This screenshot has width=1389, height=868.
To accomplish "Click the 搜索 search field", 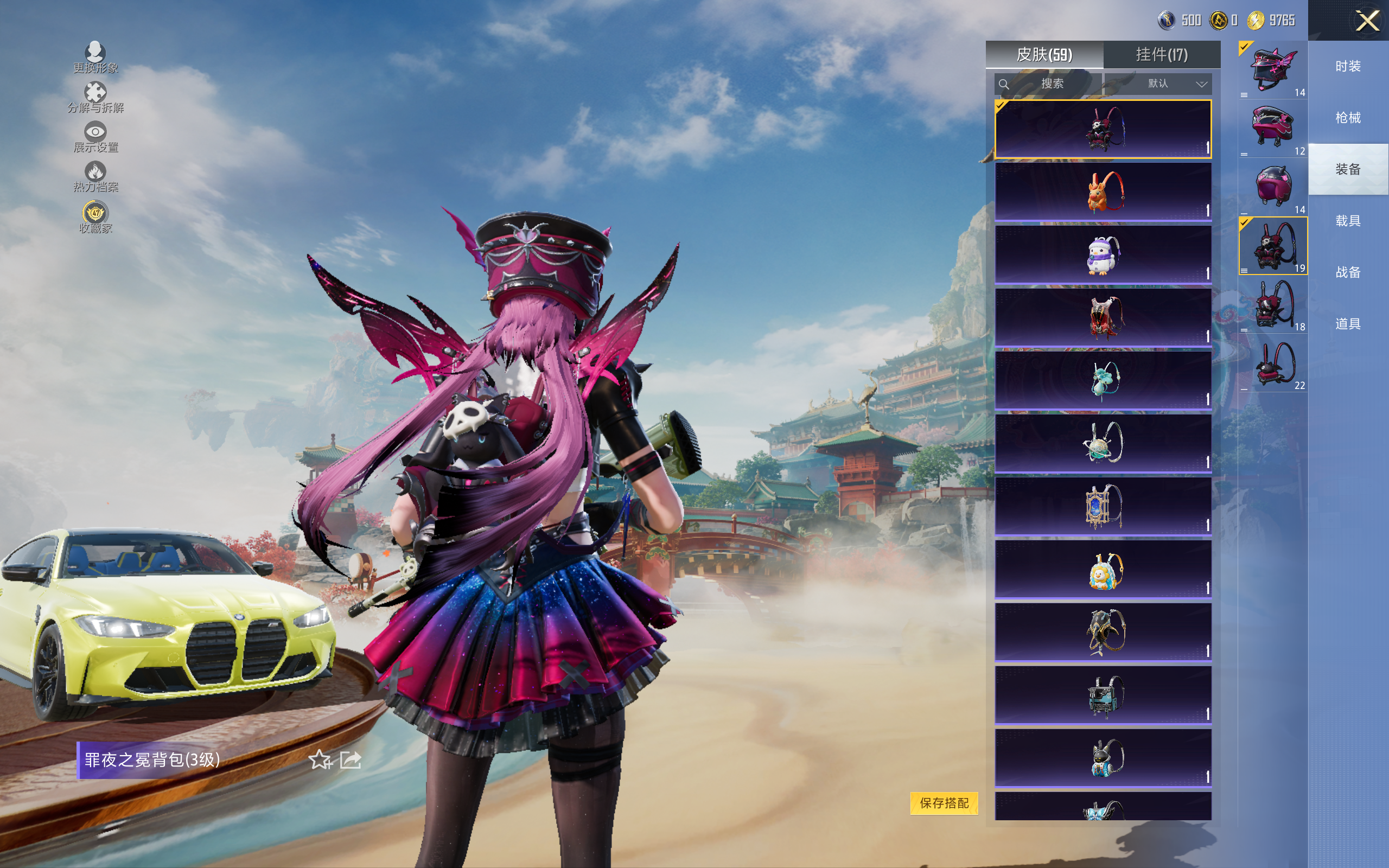I will tap(1048, 84).
